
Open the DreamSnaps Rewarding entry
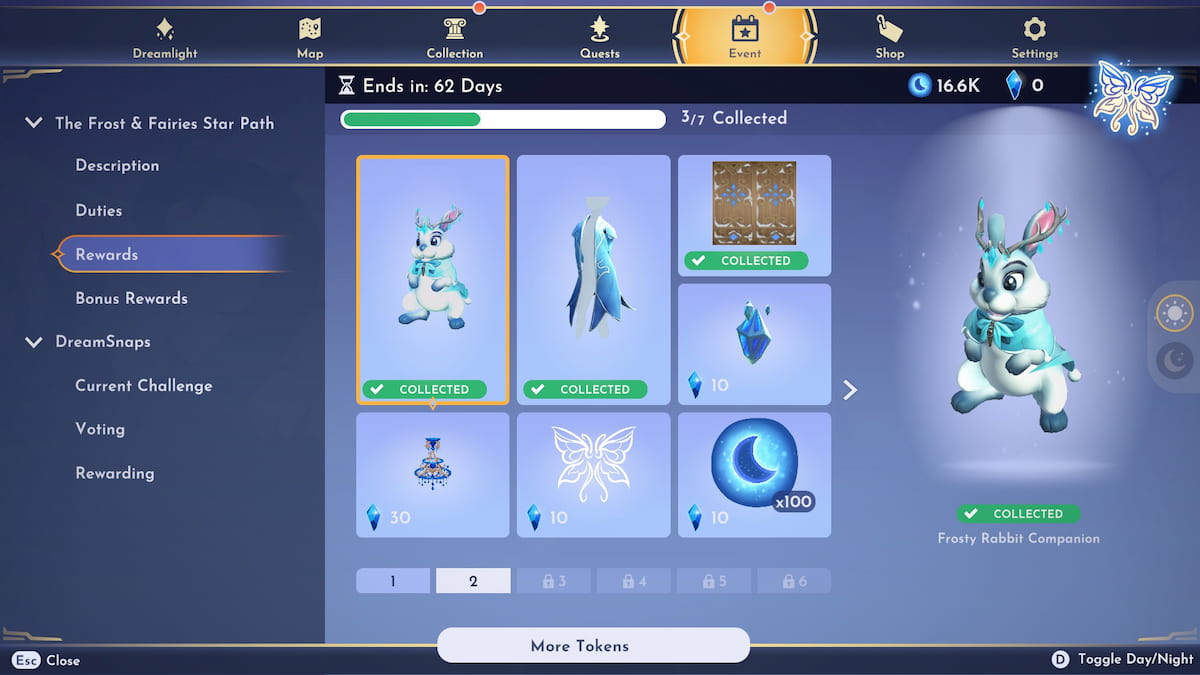114,473
